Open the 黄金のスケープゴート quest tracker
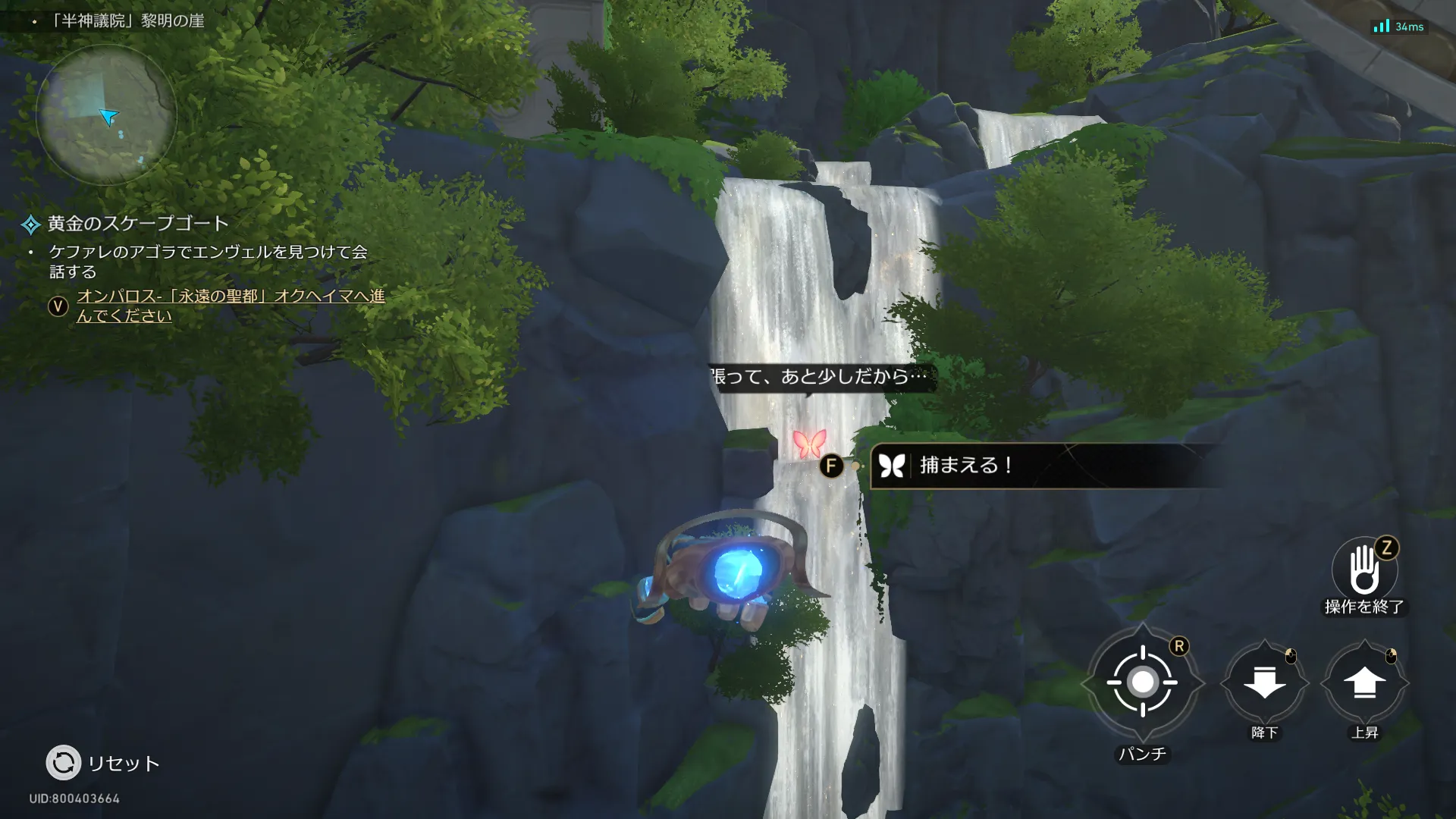Viewport: 1456px width, 819px height. pos(137,224)
